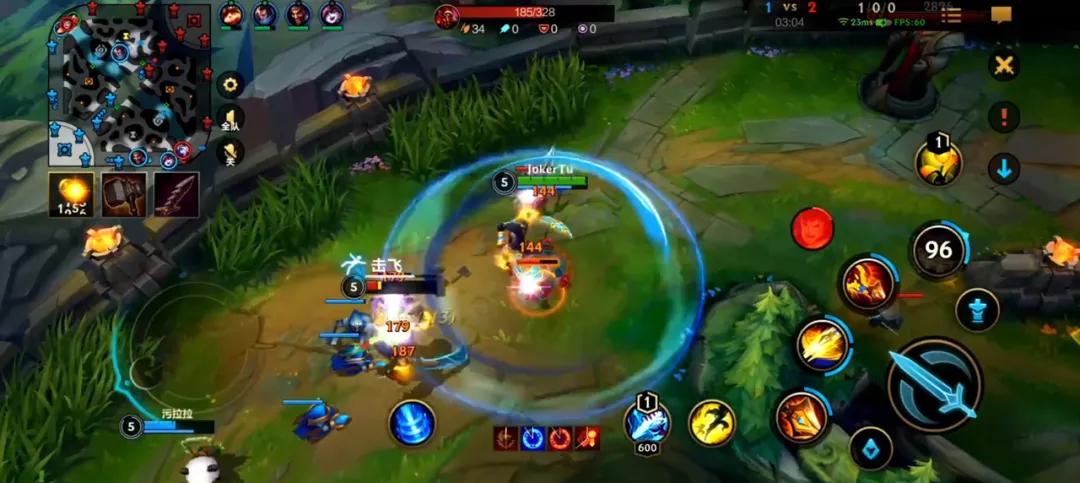Open settings via the gear icon
Screen dimensions: 1080x483
[x=231, y=85]
